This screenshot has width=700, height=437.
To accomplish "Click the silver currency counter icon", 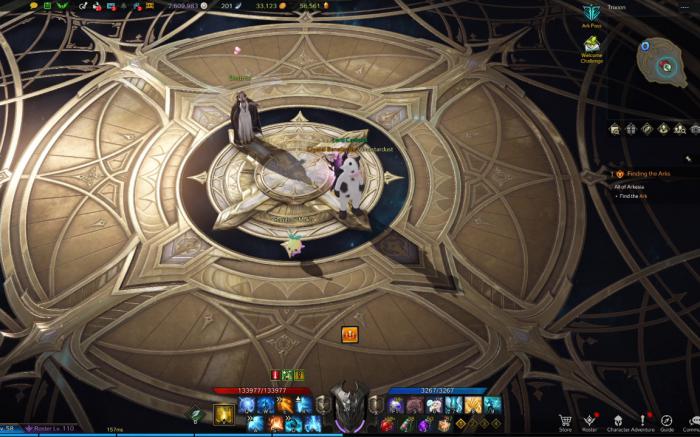I will [x=204, y=5].
